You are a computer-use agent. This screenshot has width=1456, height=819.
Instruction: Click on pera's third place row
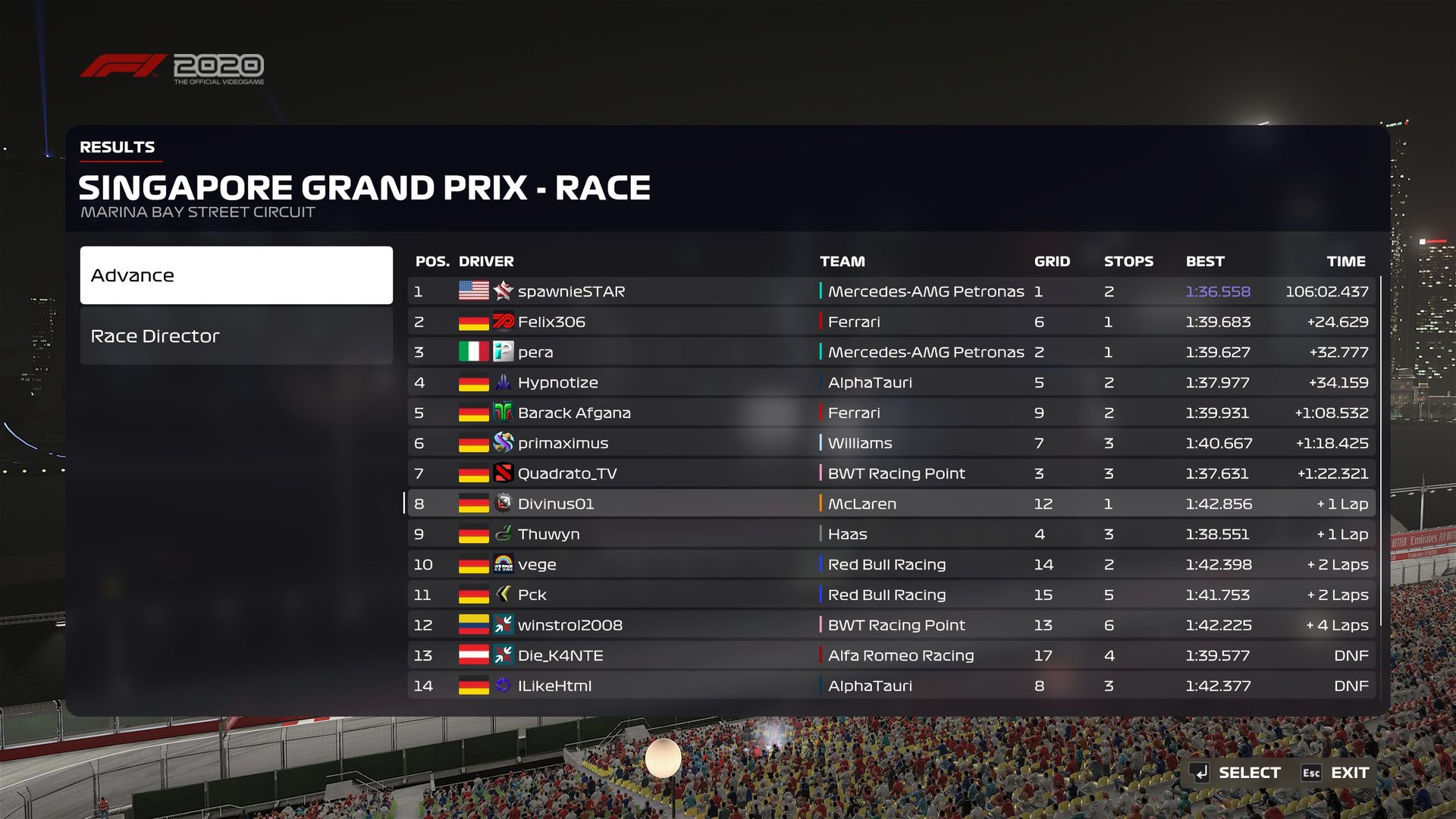(891, 352)
